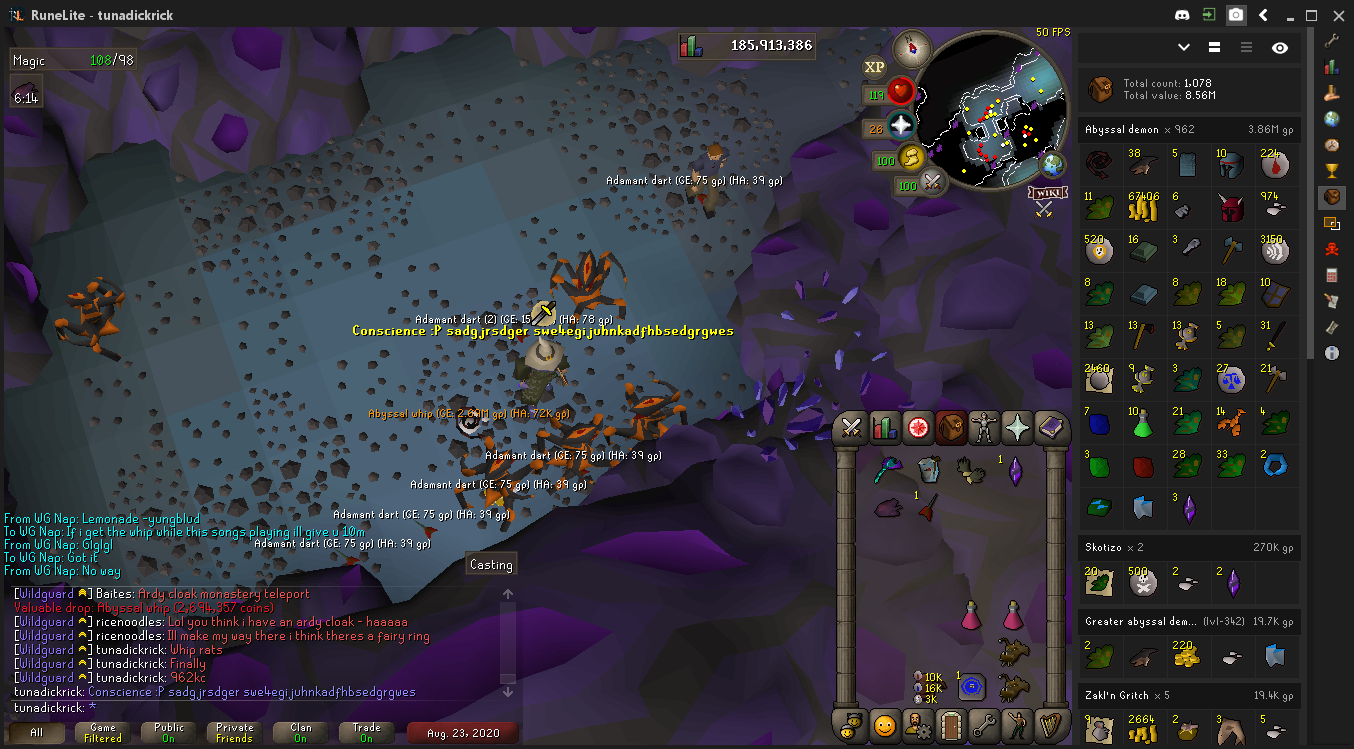Open the Prayer tab
The width and height of the screenshot is (1354, 749).
pyautogui.click(x=1017, y=428)
